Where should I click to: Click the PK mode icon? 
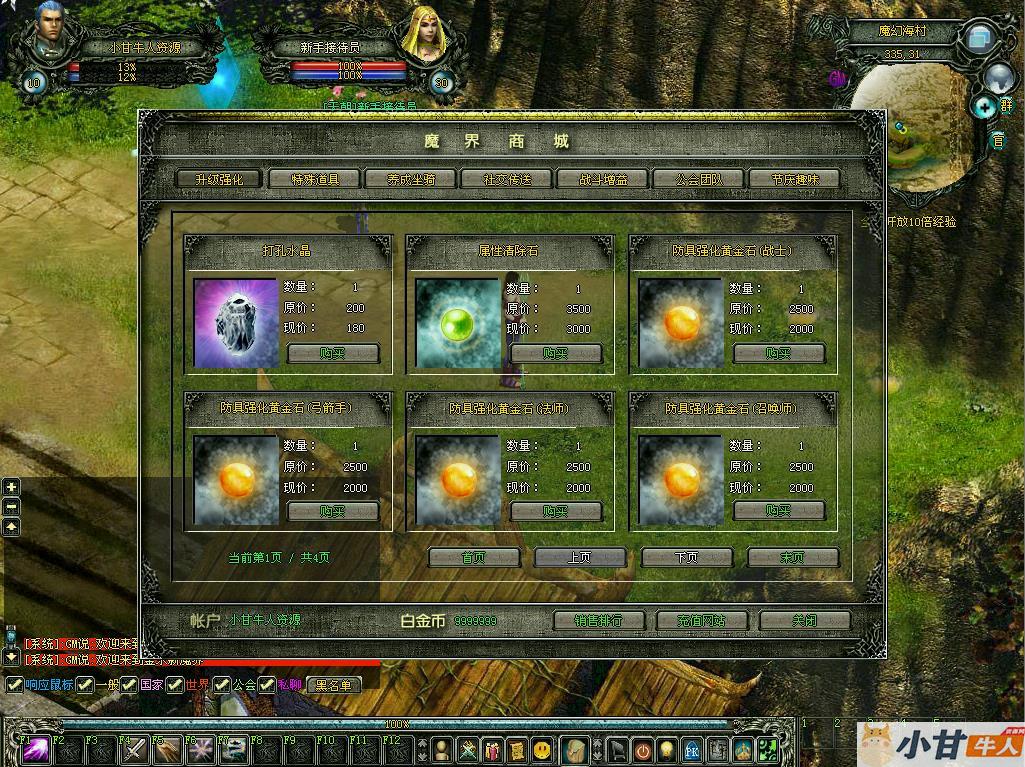691,750
